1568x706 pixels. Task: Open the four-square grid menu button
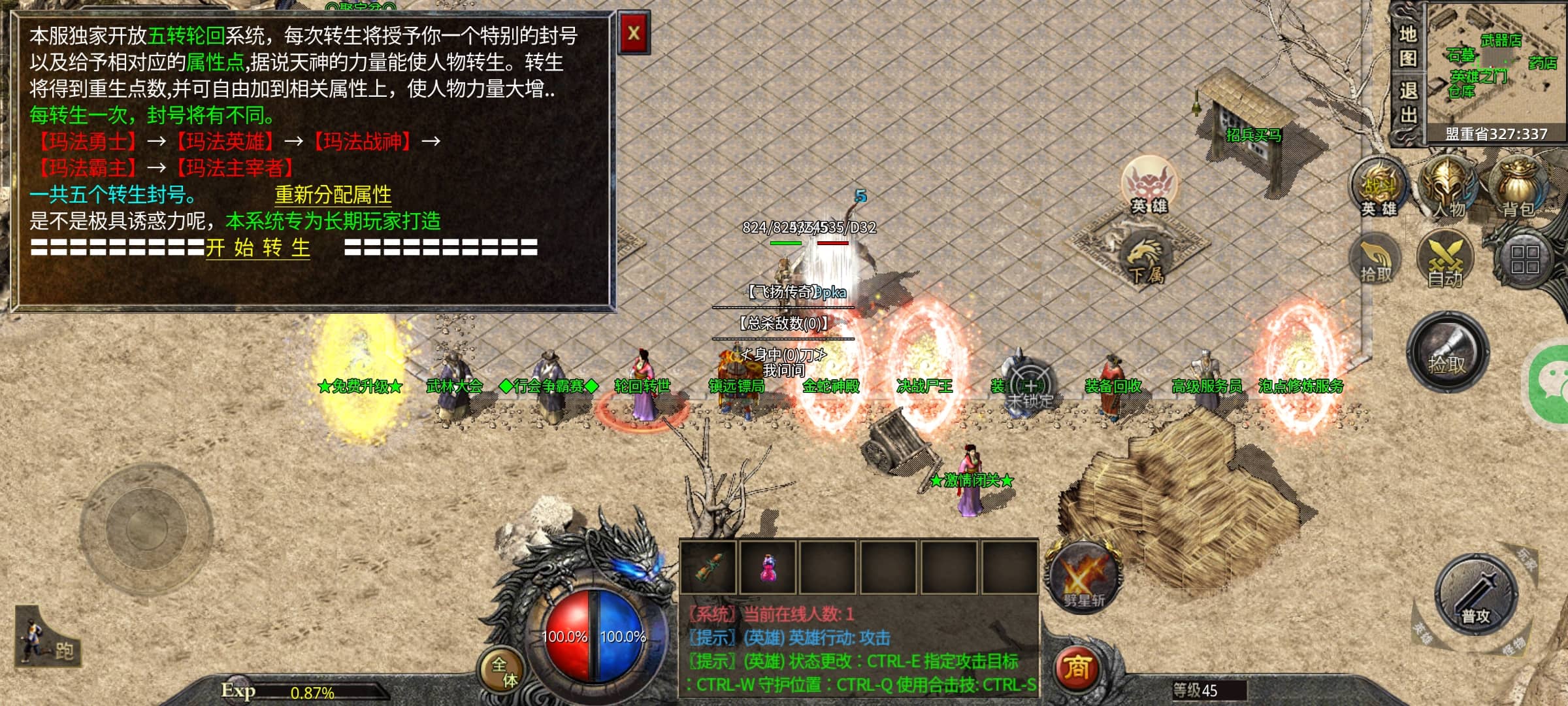click(1524, 260)
